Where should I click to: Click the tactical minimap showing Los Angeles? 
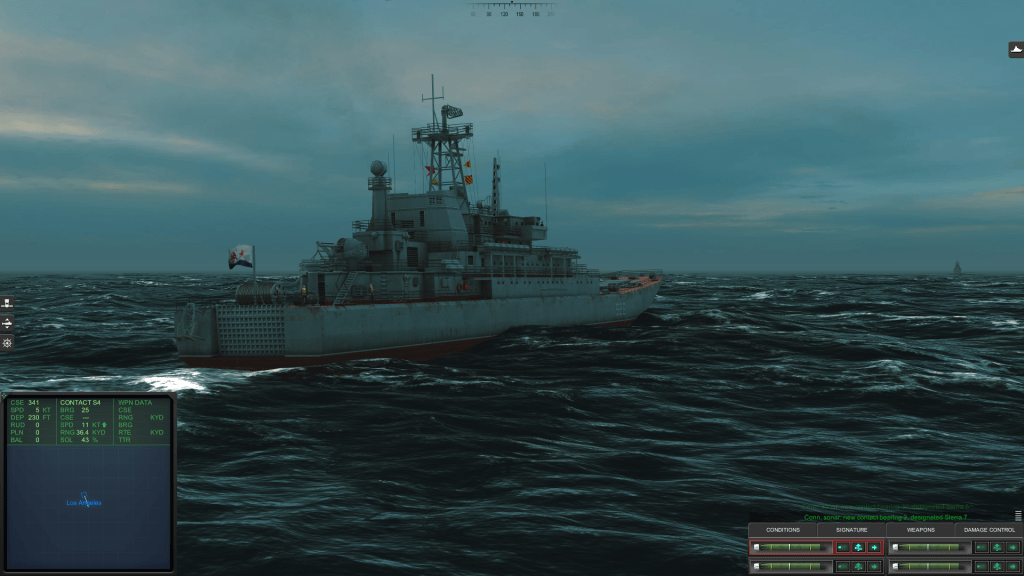[88, 506]
